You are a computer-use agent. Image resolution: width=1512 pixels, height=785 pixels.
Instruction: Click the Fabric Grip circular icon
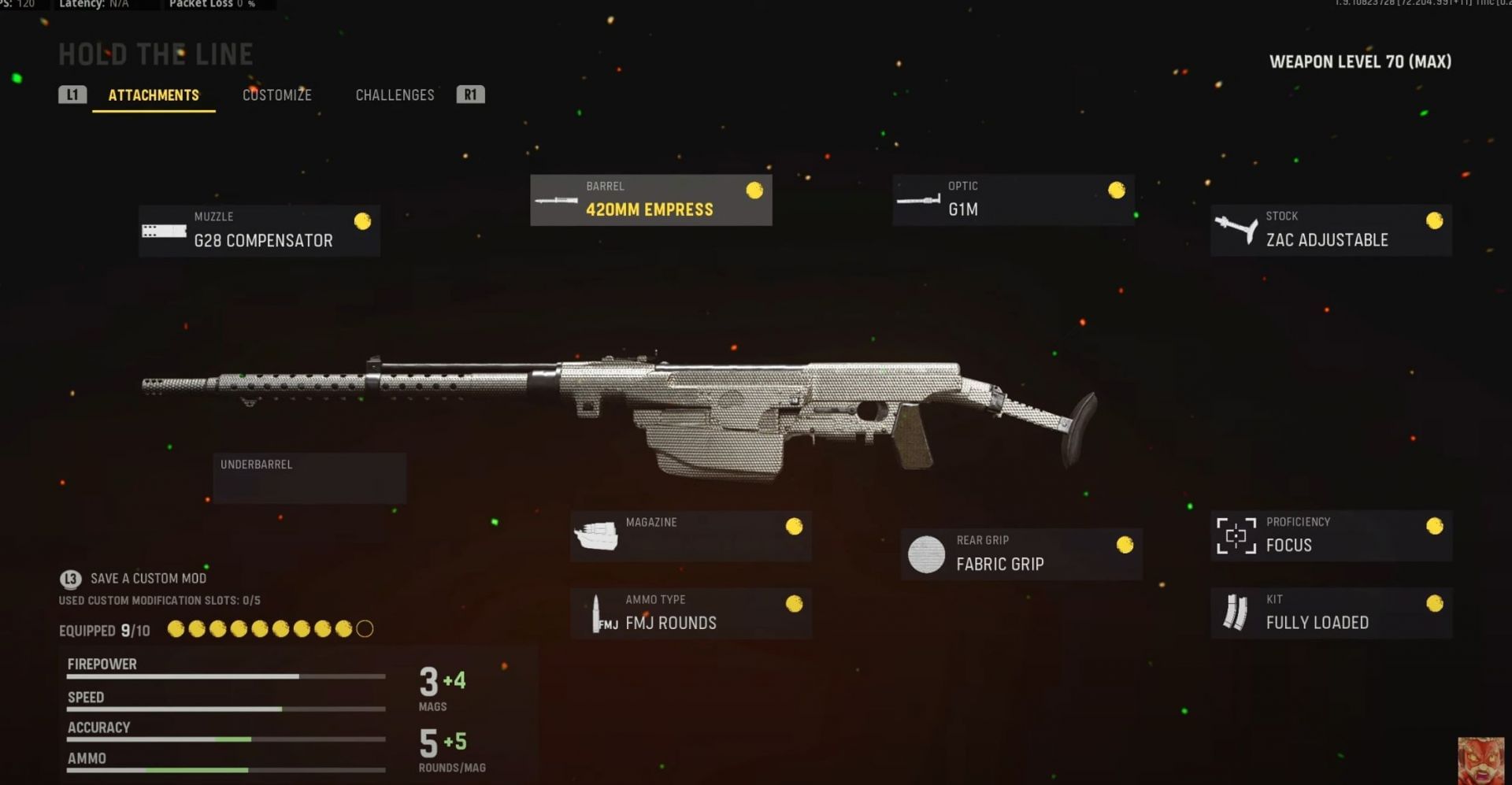coord(925,554)
